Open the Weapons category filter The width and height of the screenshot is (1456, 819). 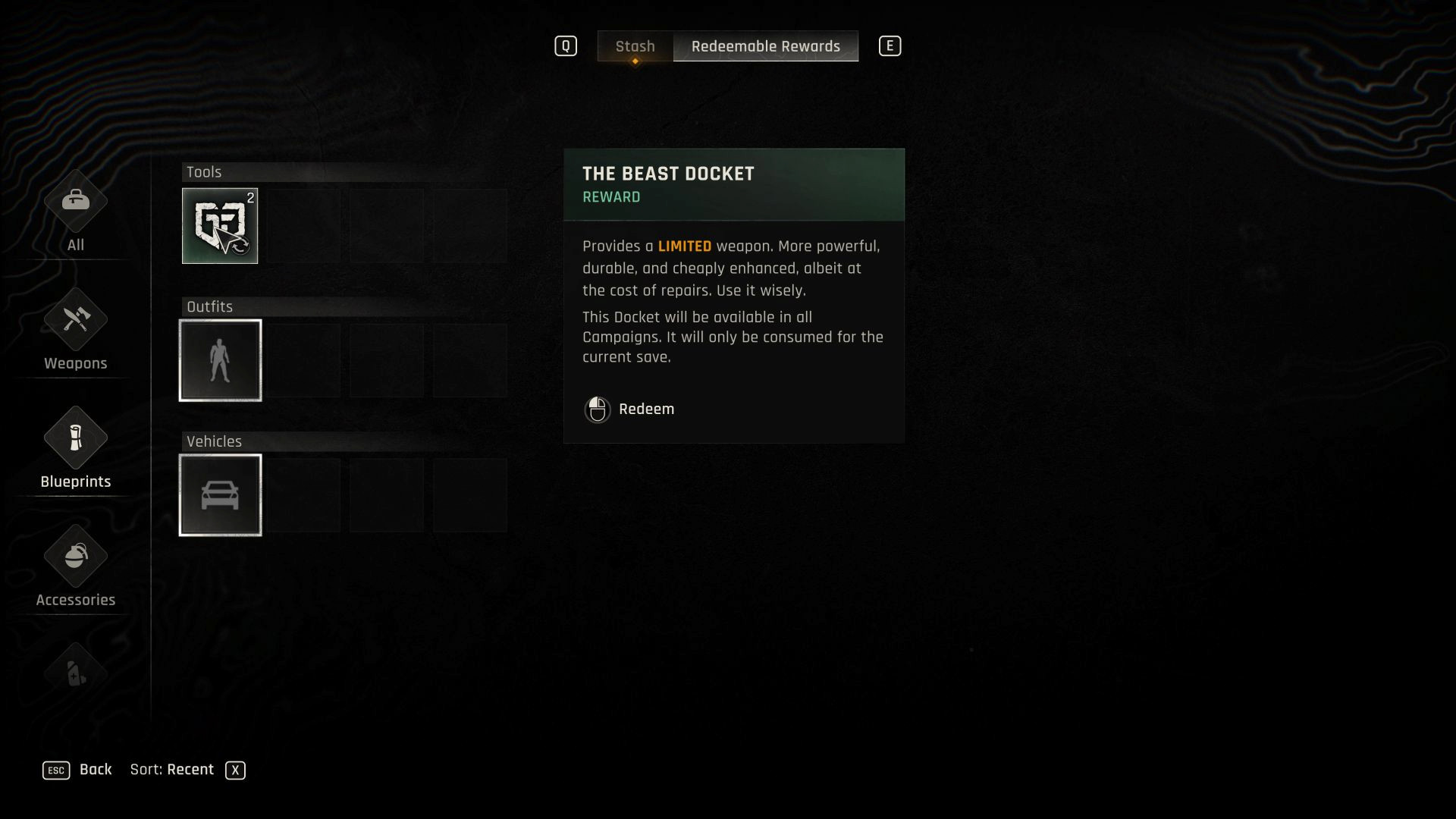pos(75,331)
